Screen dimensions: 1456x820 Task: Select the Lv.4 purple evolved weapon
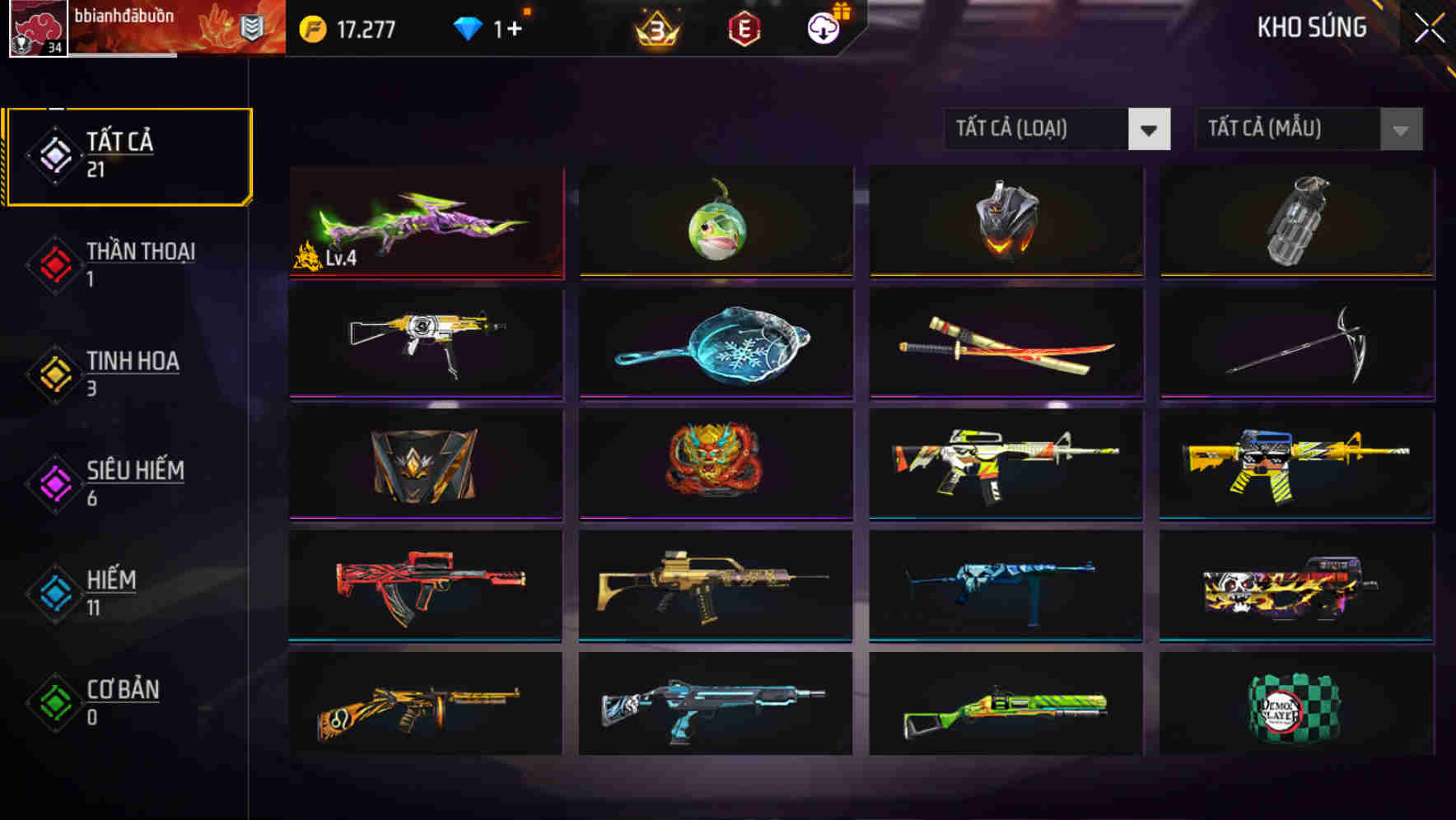[x=427, y=222]
